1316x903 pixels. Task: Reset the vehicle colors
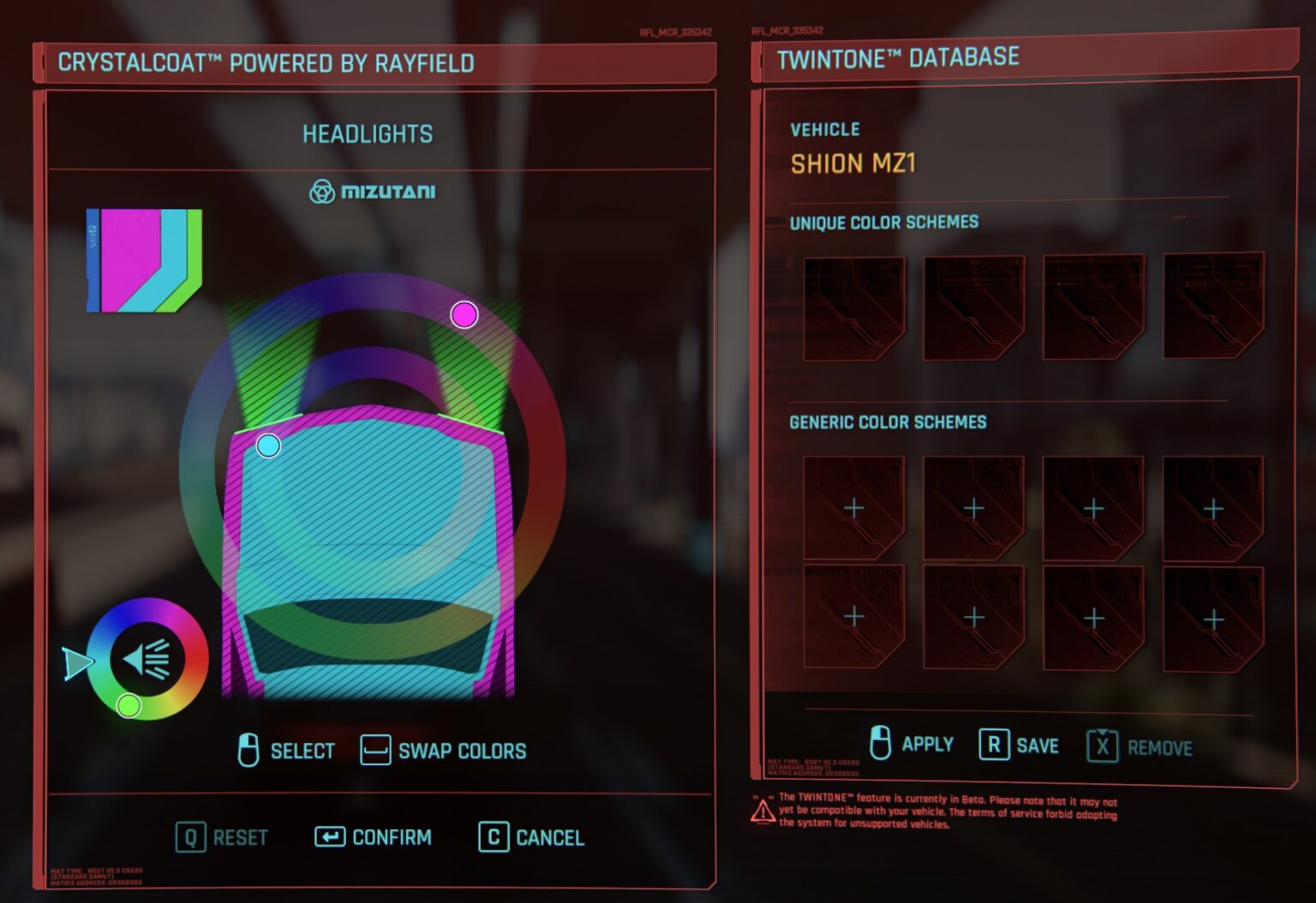(222, 837)
